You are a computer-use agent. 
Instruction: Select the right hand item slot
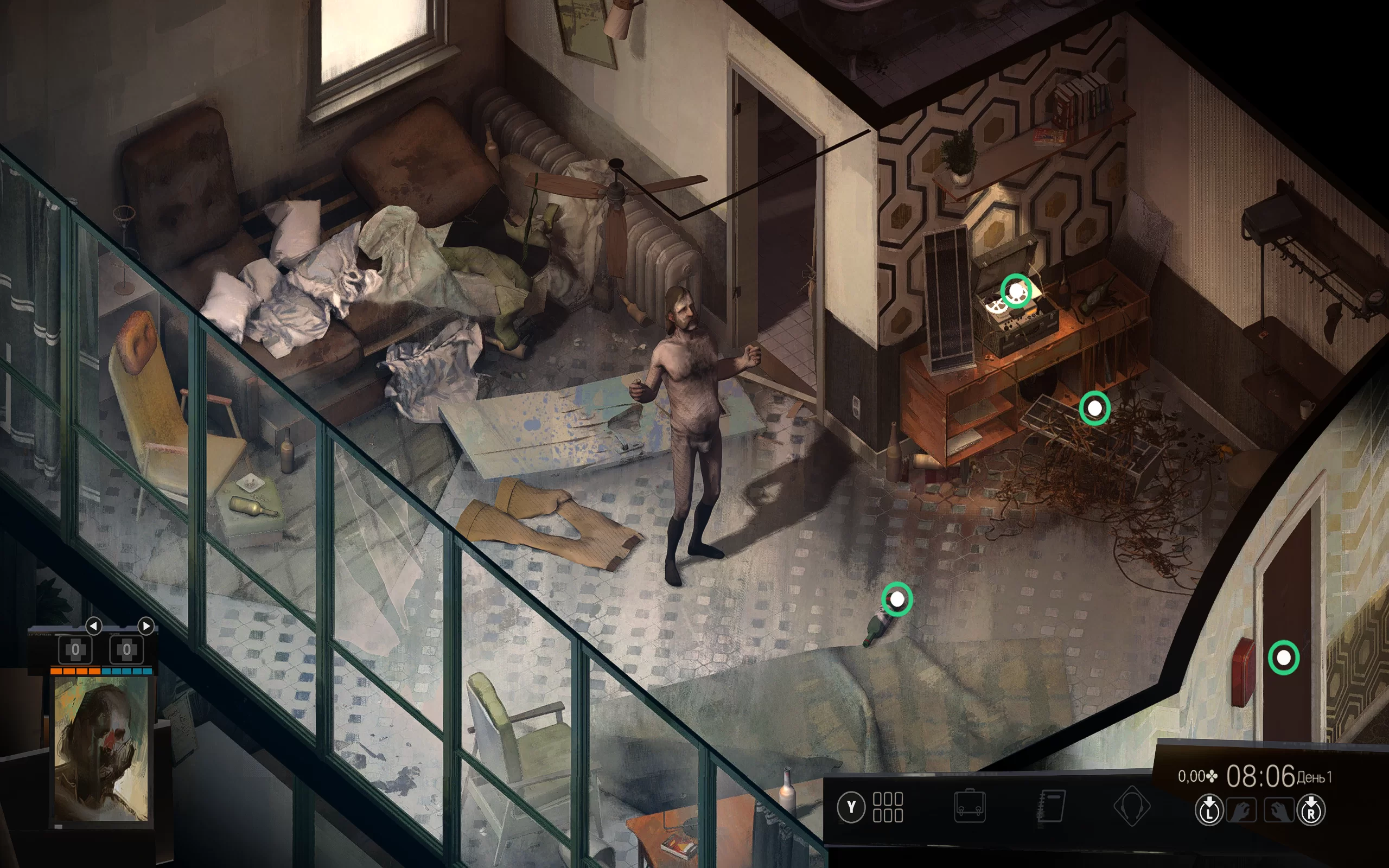pos(1279,810)
